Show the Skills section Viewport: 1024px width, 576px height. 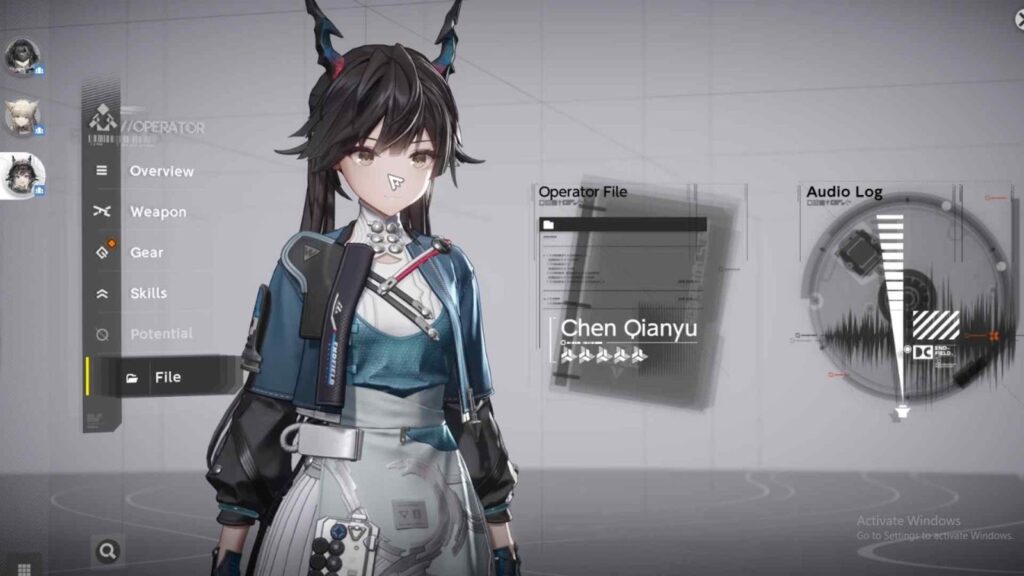click(148, 293)
